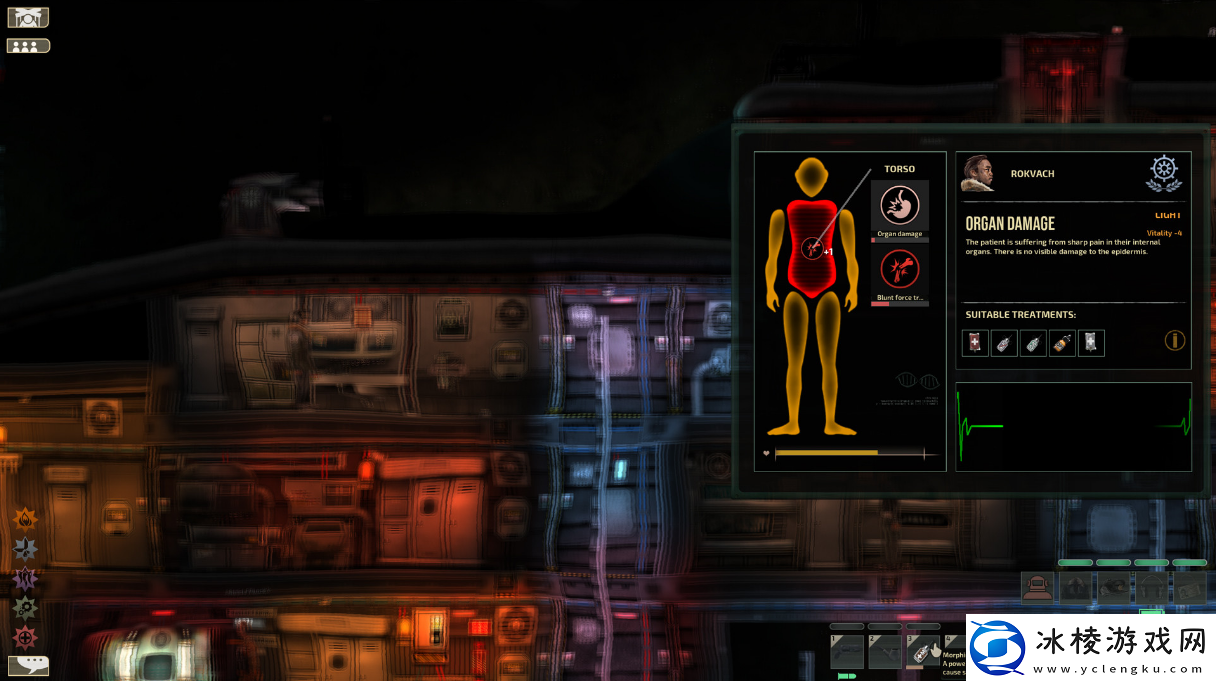
Task: Click the top-left crossed-tools icon button
Action: click(x=28, y=17)
